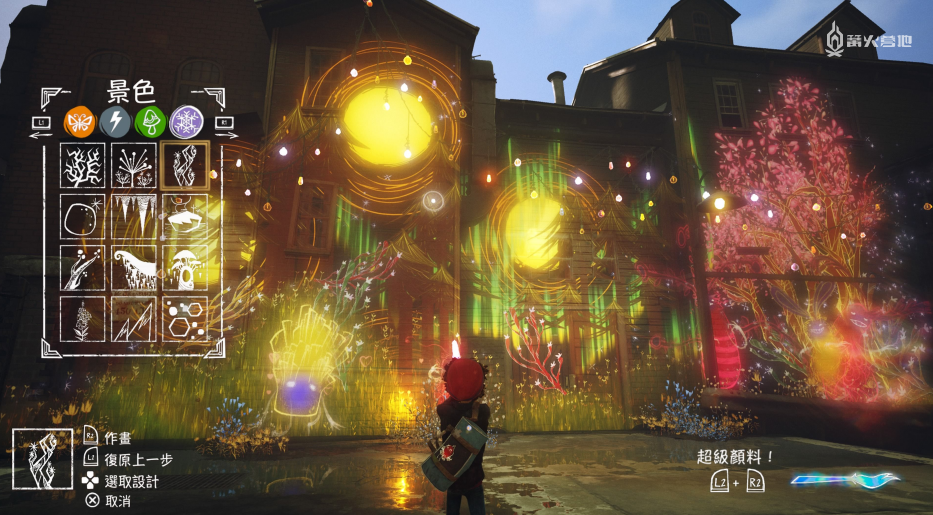Select the hexagons and bubbles design
Image resolution: width=933 pixels, height=515 pixels.
point(185,319)
